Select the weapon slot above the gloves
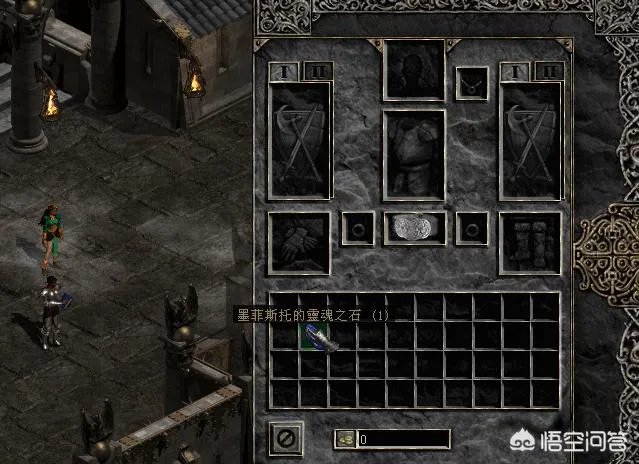This screenshot has width=639, height=464. click(299, 140)
